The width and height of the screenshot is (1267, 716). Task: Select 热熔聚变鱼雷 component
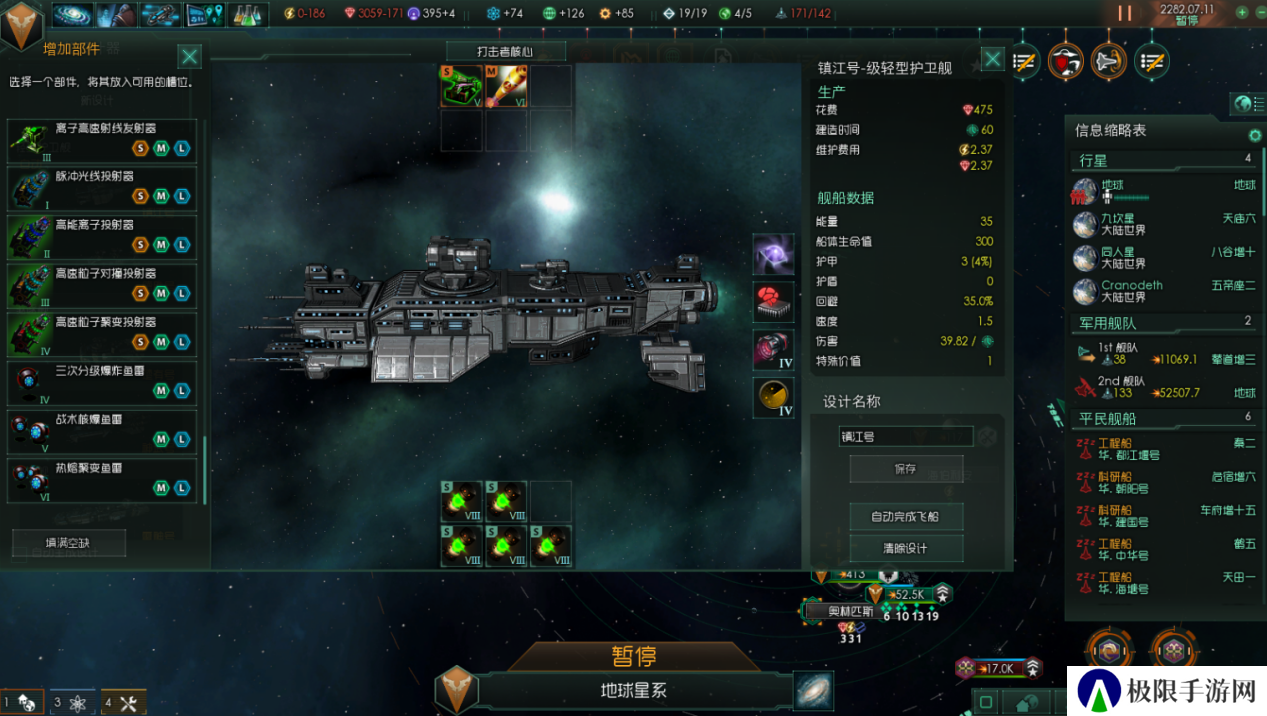tap(101, 479)
